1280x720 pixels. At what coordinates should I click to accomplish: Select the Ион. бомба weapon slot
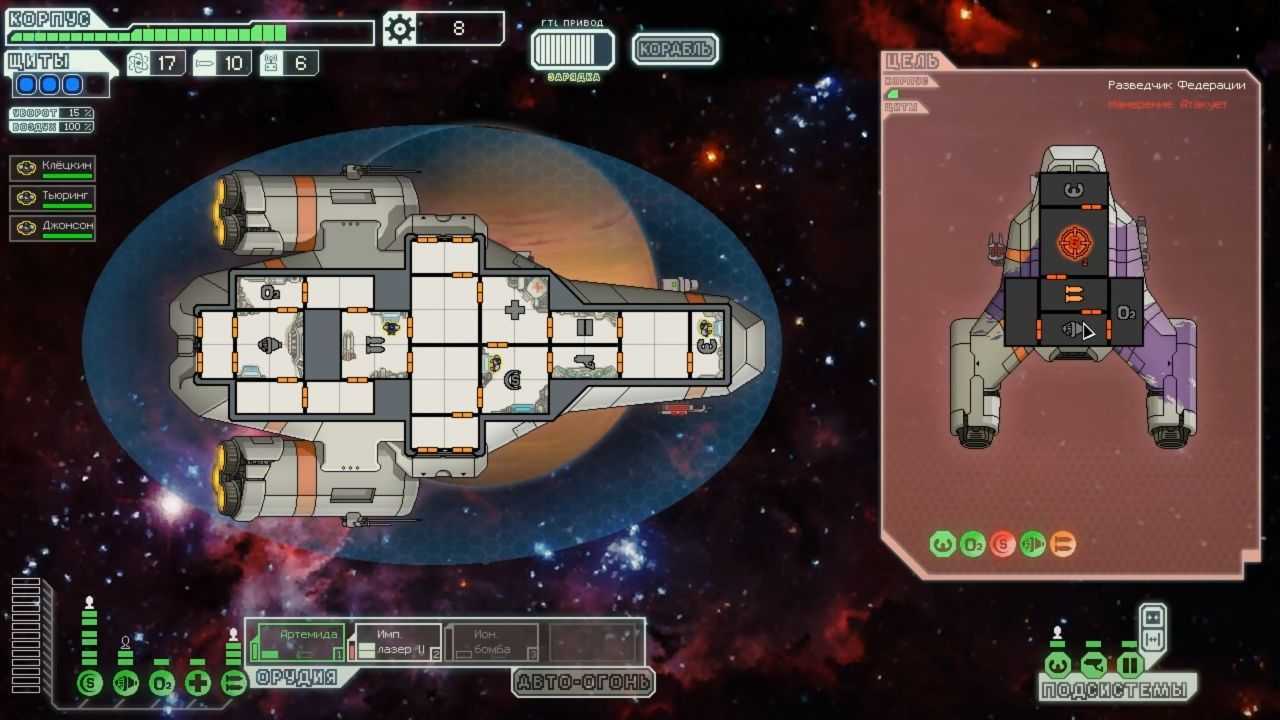492,642
